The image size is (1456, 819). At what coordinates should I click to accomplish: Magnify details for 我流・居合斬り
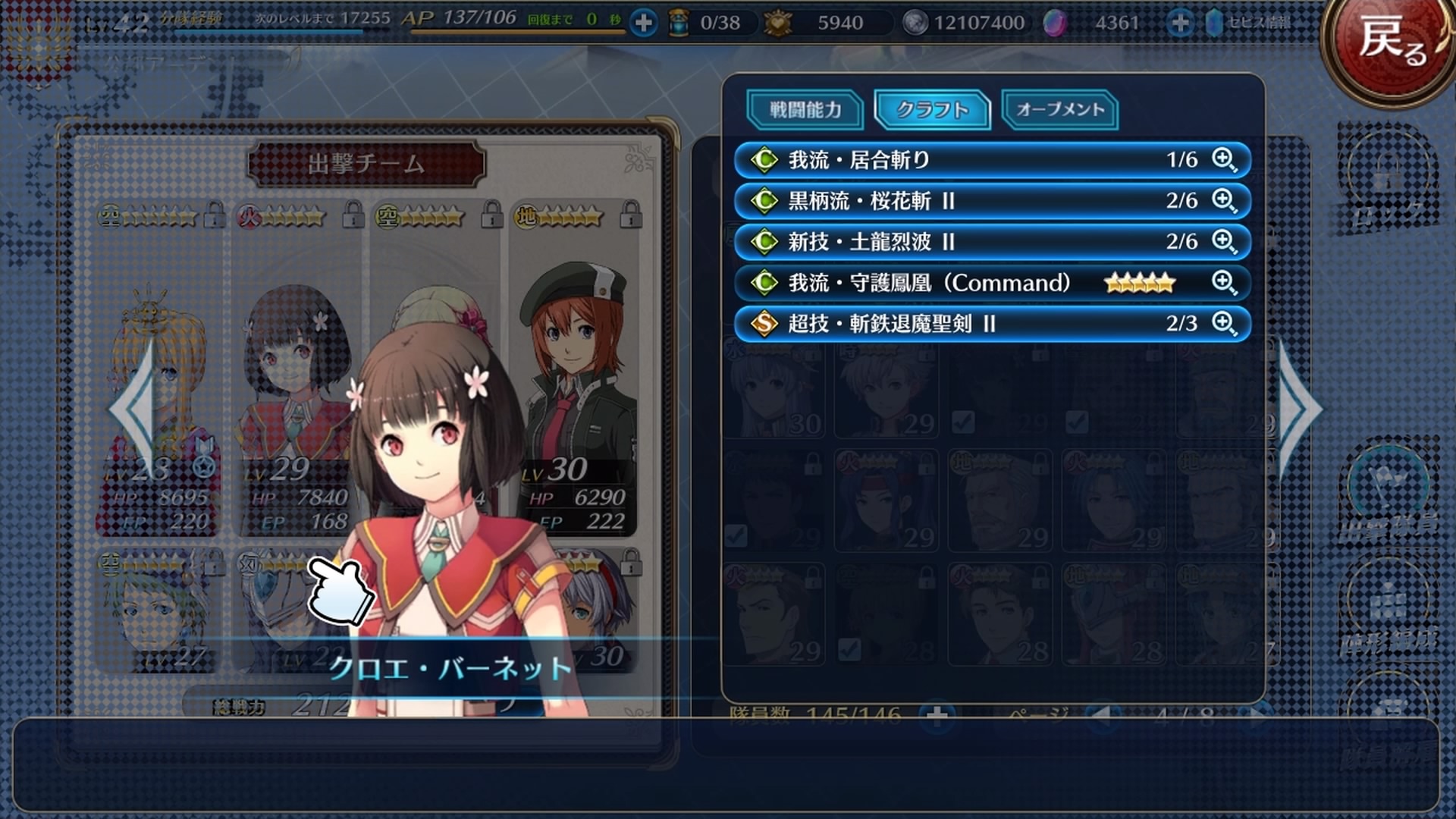point(1224,160)
